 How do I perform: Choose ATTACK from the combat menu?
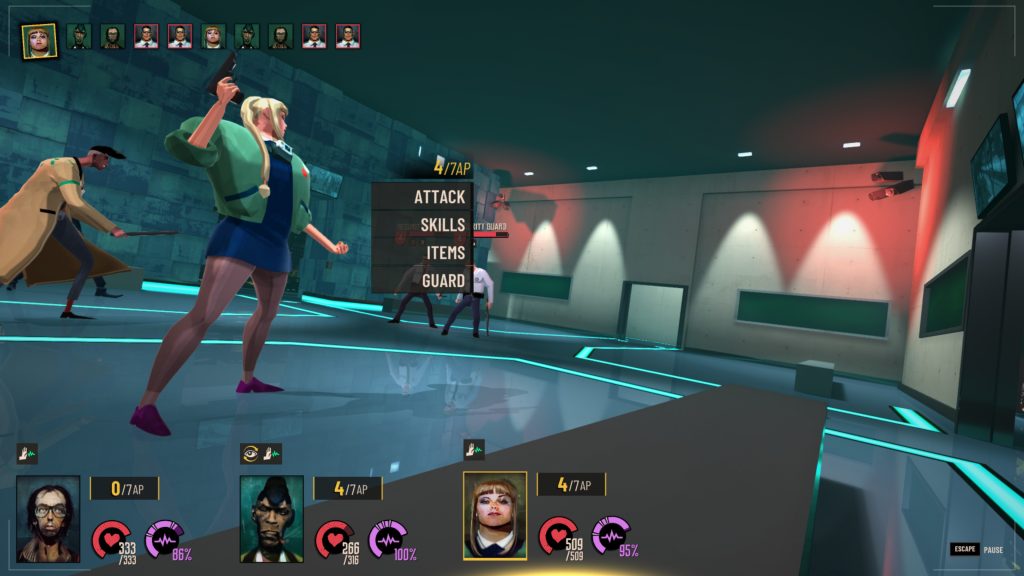point(440,197)
